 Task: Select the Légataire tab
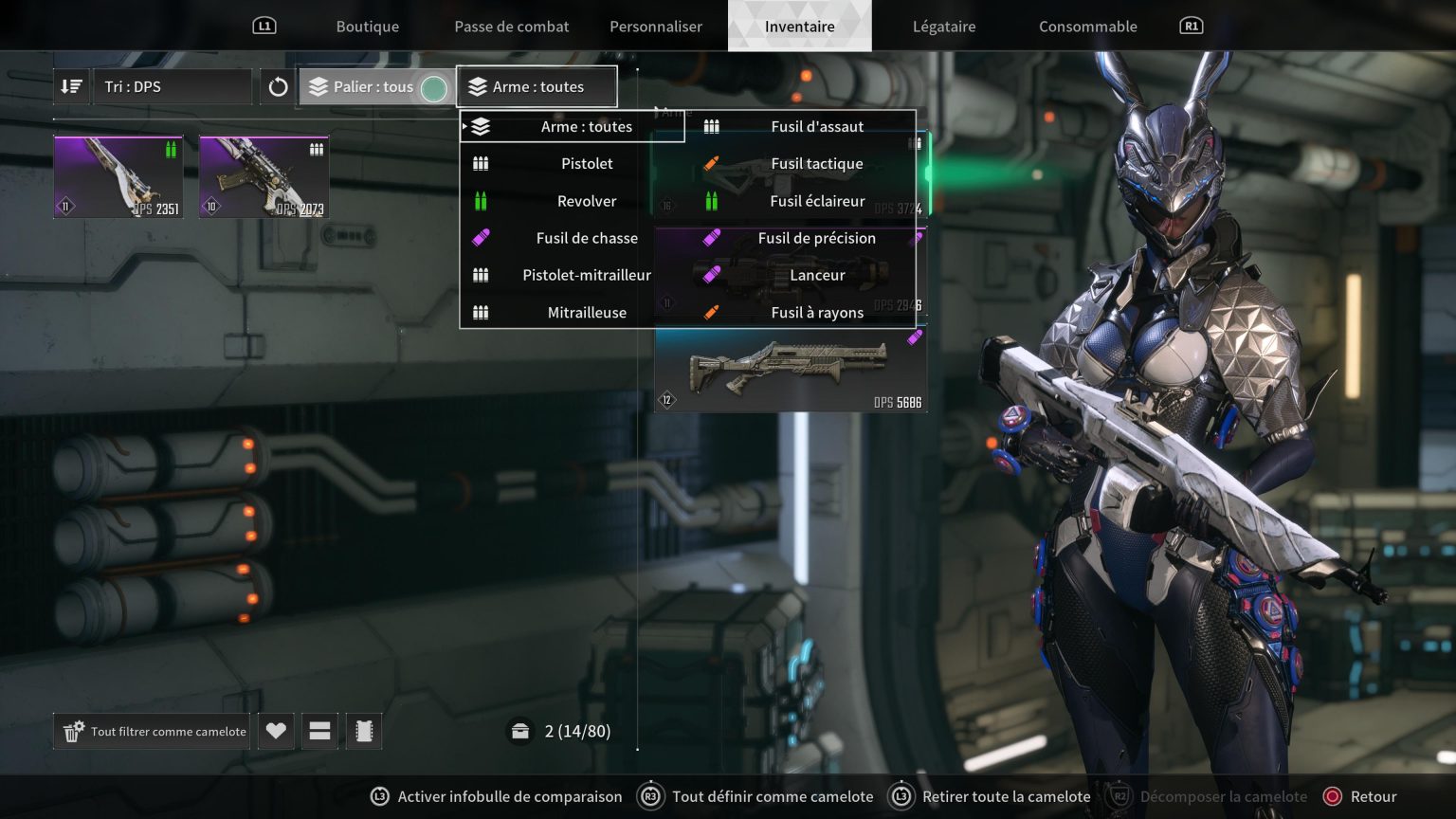pyautogui.click(x=943, y=27)
